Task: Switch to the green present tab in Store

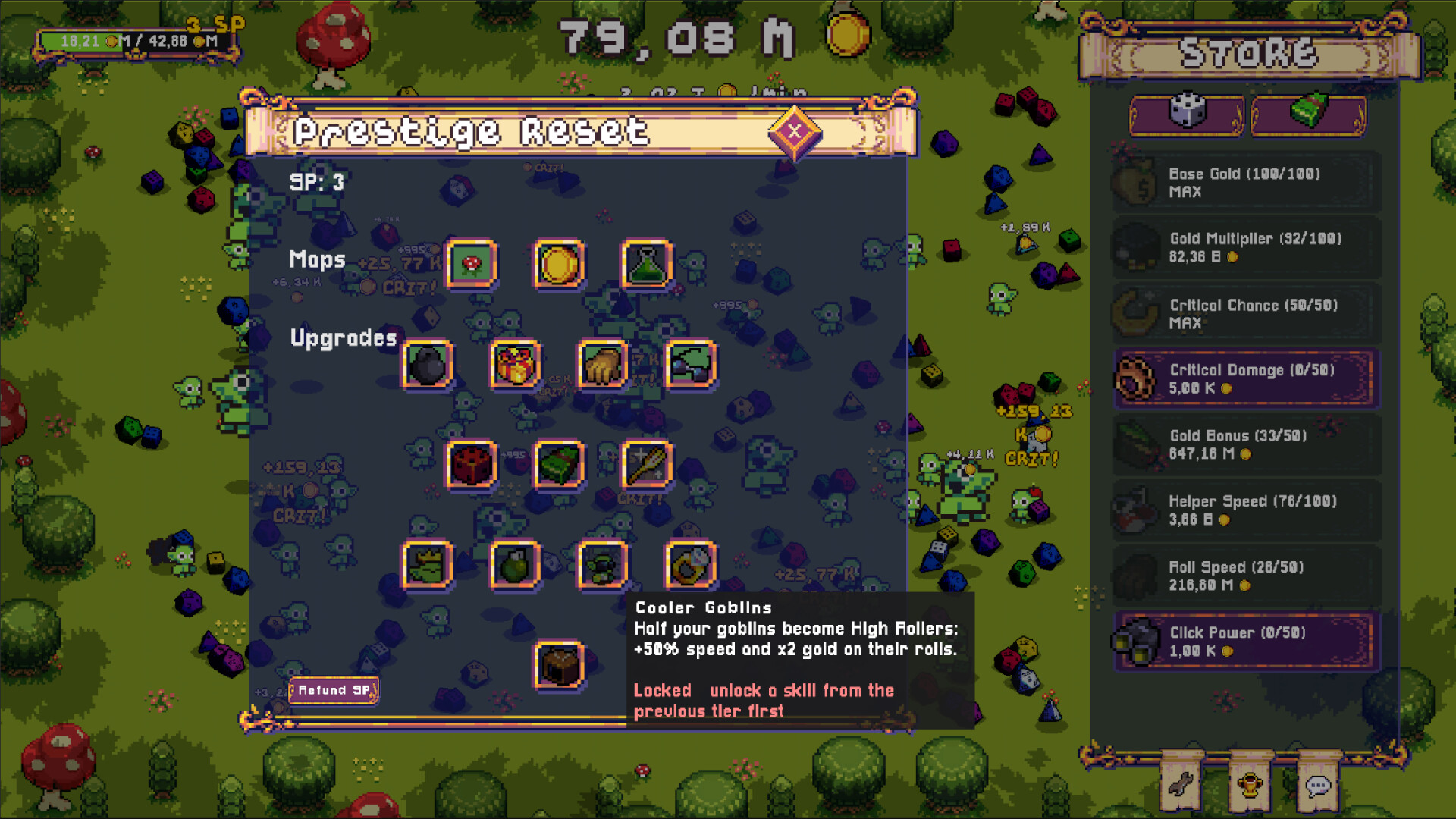Action: (1308, 115)
